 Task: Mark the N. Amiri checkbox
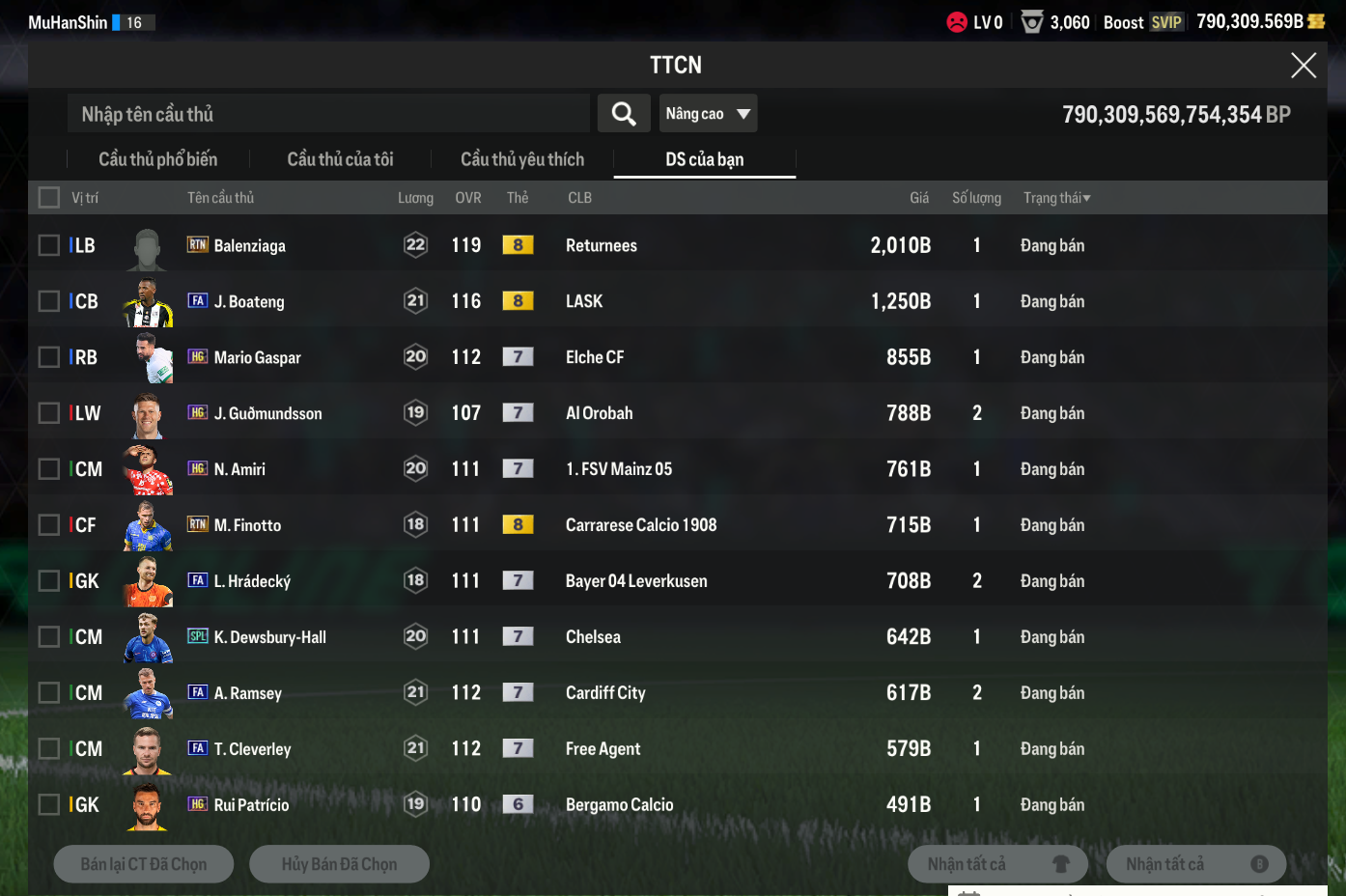[49, 469]
